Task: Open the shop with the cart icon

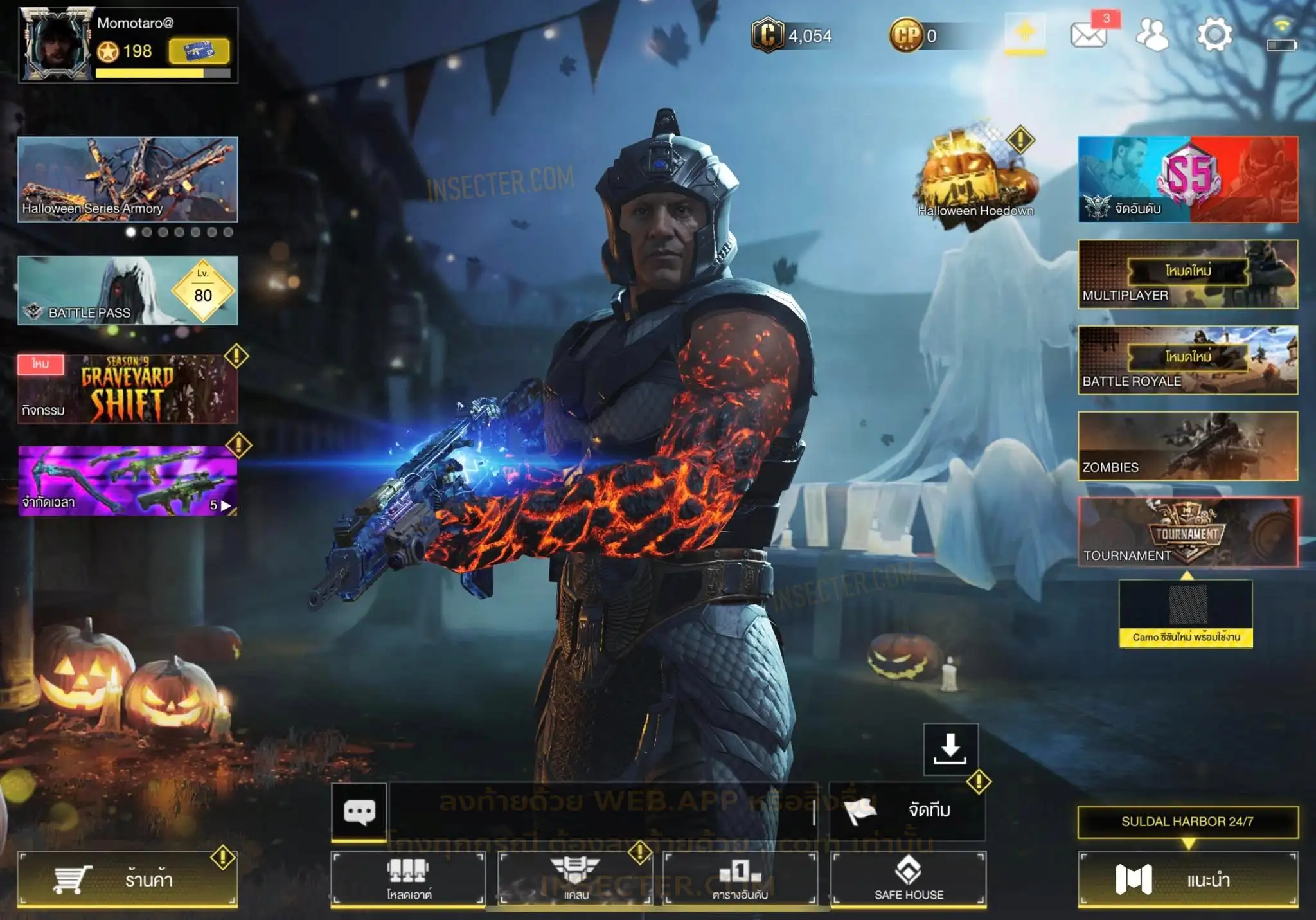Action: [127, 879]
